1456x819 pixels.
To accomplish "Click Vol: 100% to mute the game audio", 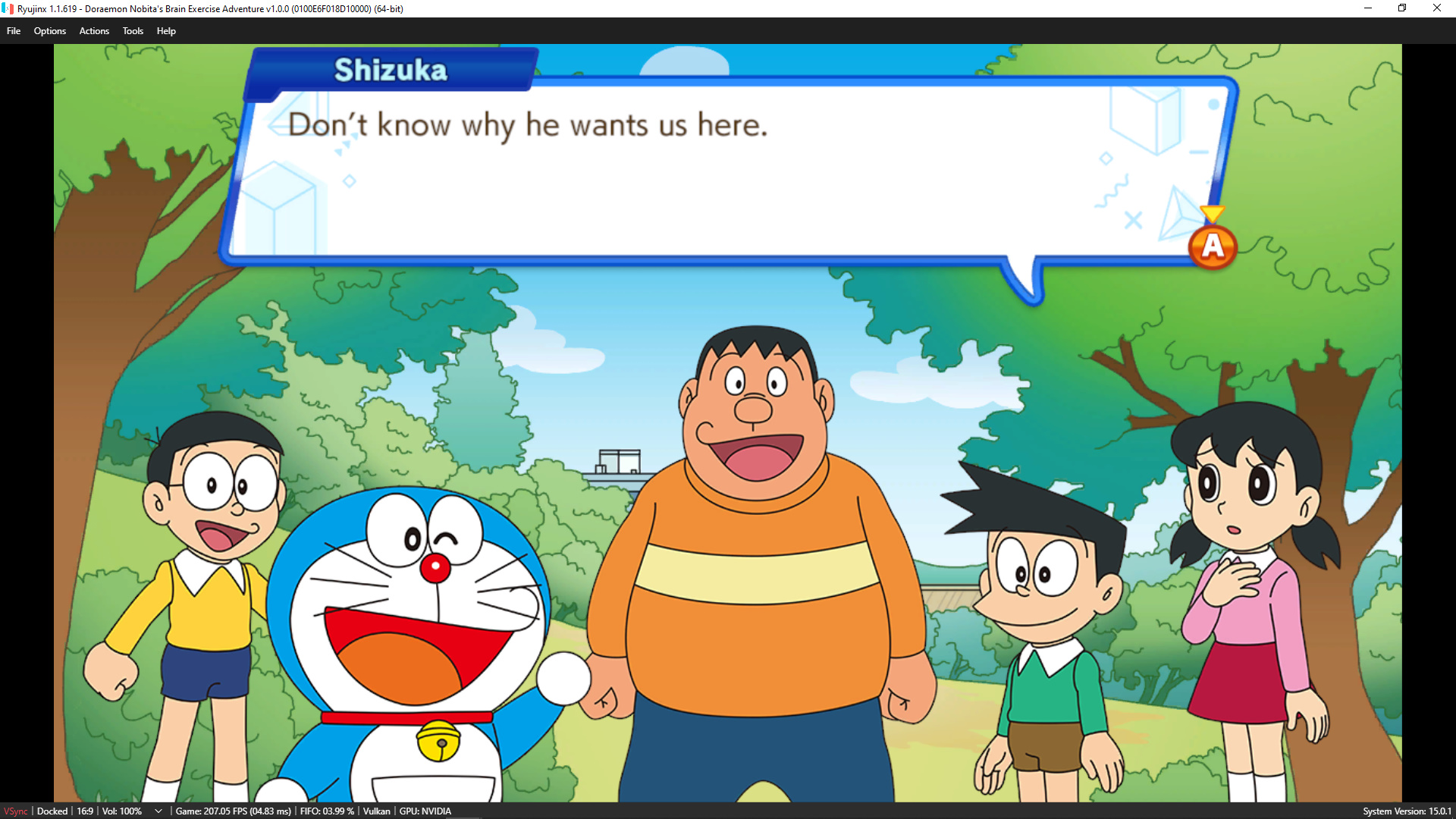I will pos(121,811).
